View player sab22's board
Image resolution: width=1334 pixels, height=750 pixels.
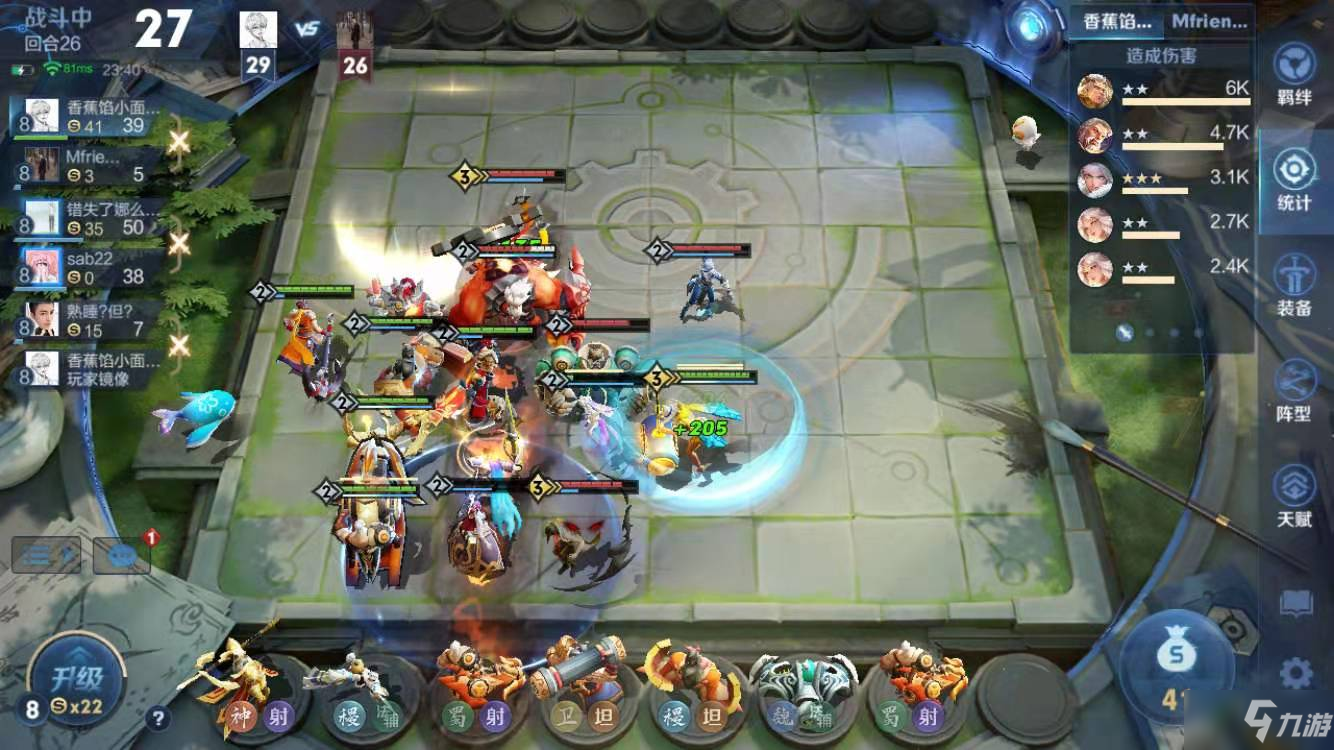click(90, 267)
